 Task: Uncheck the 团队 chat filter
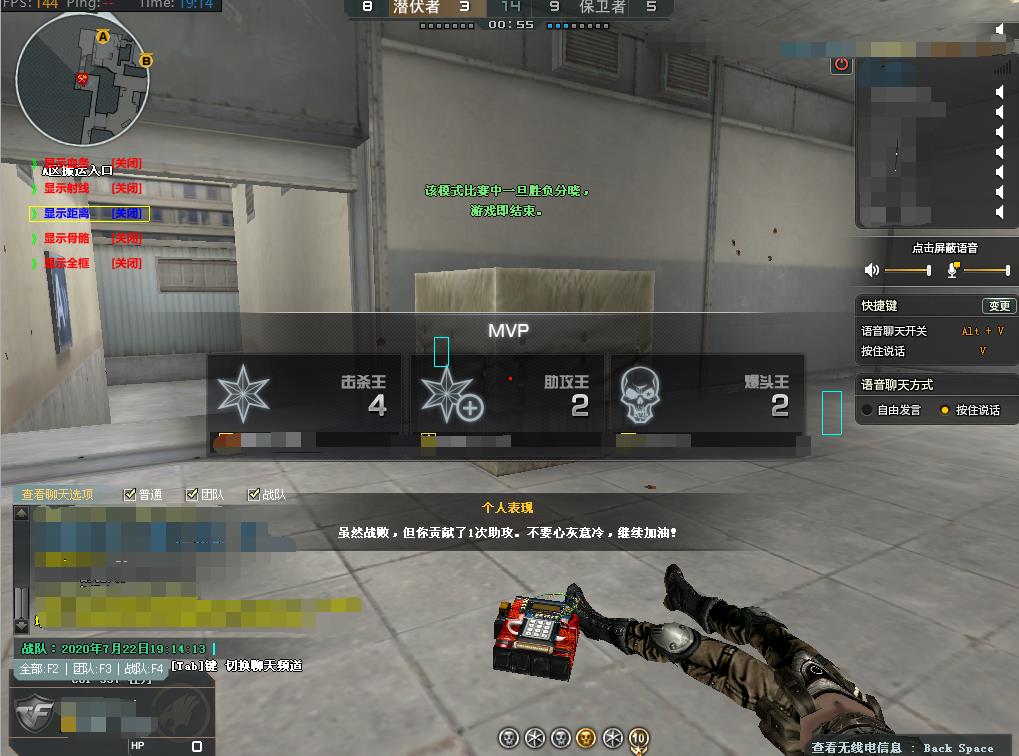(192, 494)
